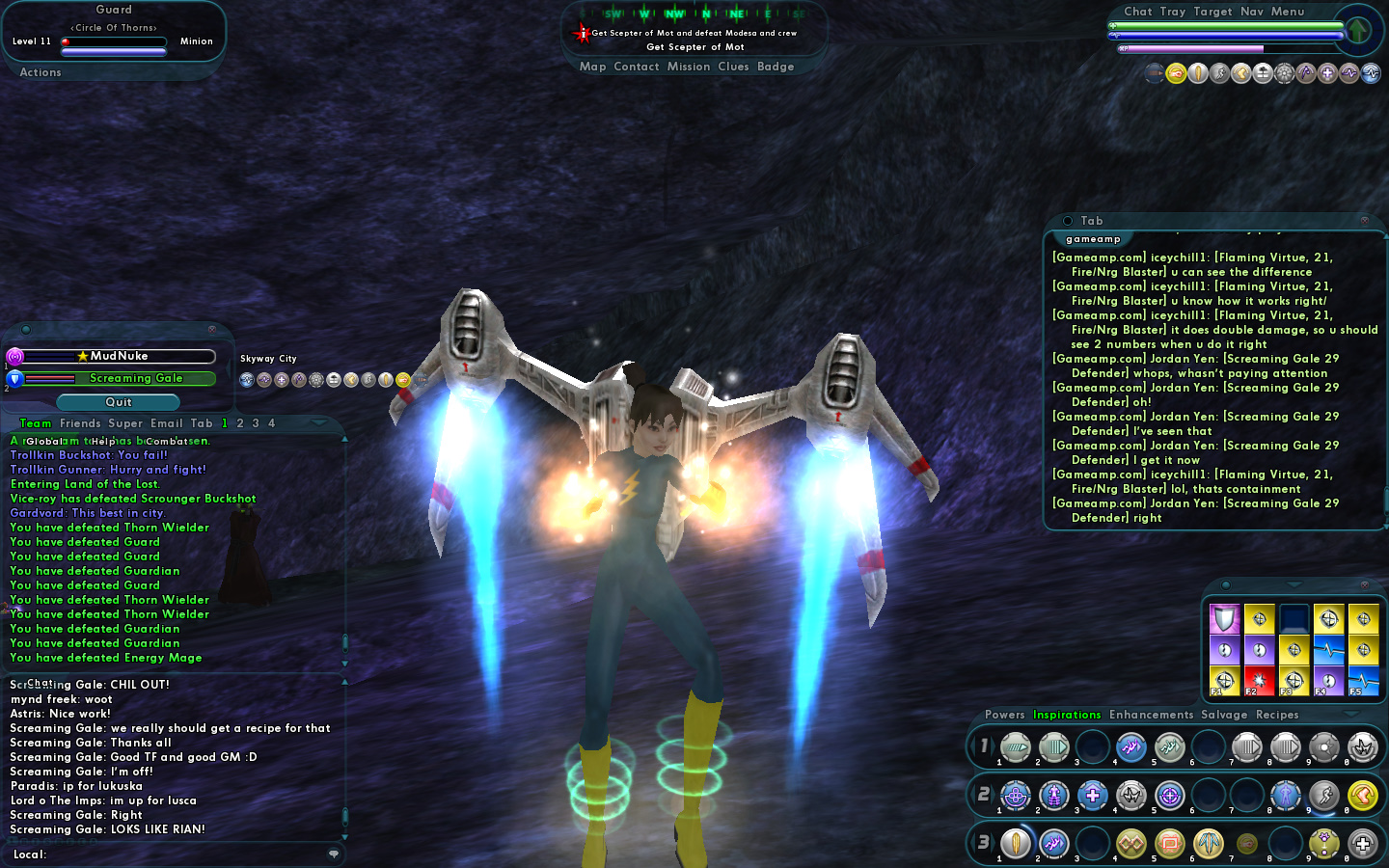
Task: Open the Map window
Action: [x=592, y=67]
